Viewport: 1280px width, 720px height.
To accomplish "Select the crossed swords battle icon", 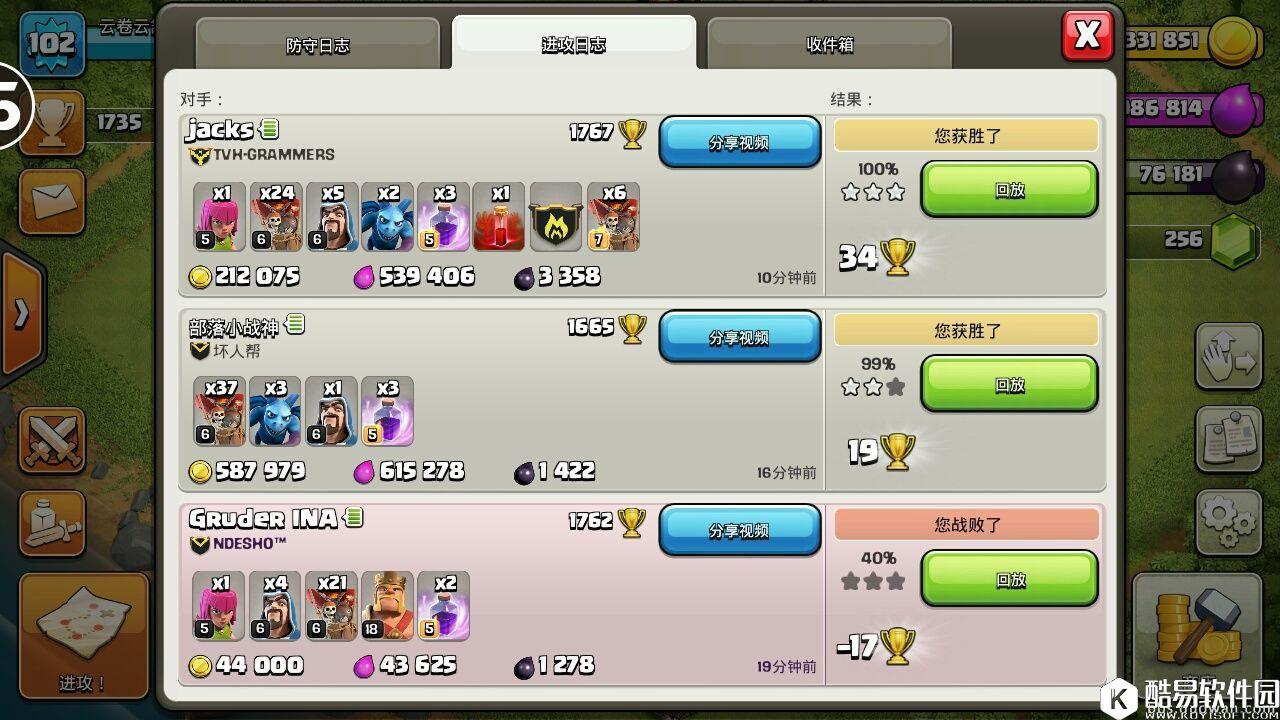I will [x=51, y=441].
